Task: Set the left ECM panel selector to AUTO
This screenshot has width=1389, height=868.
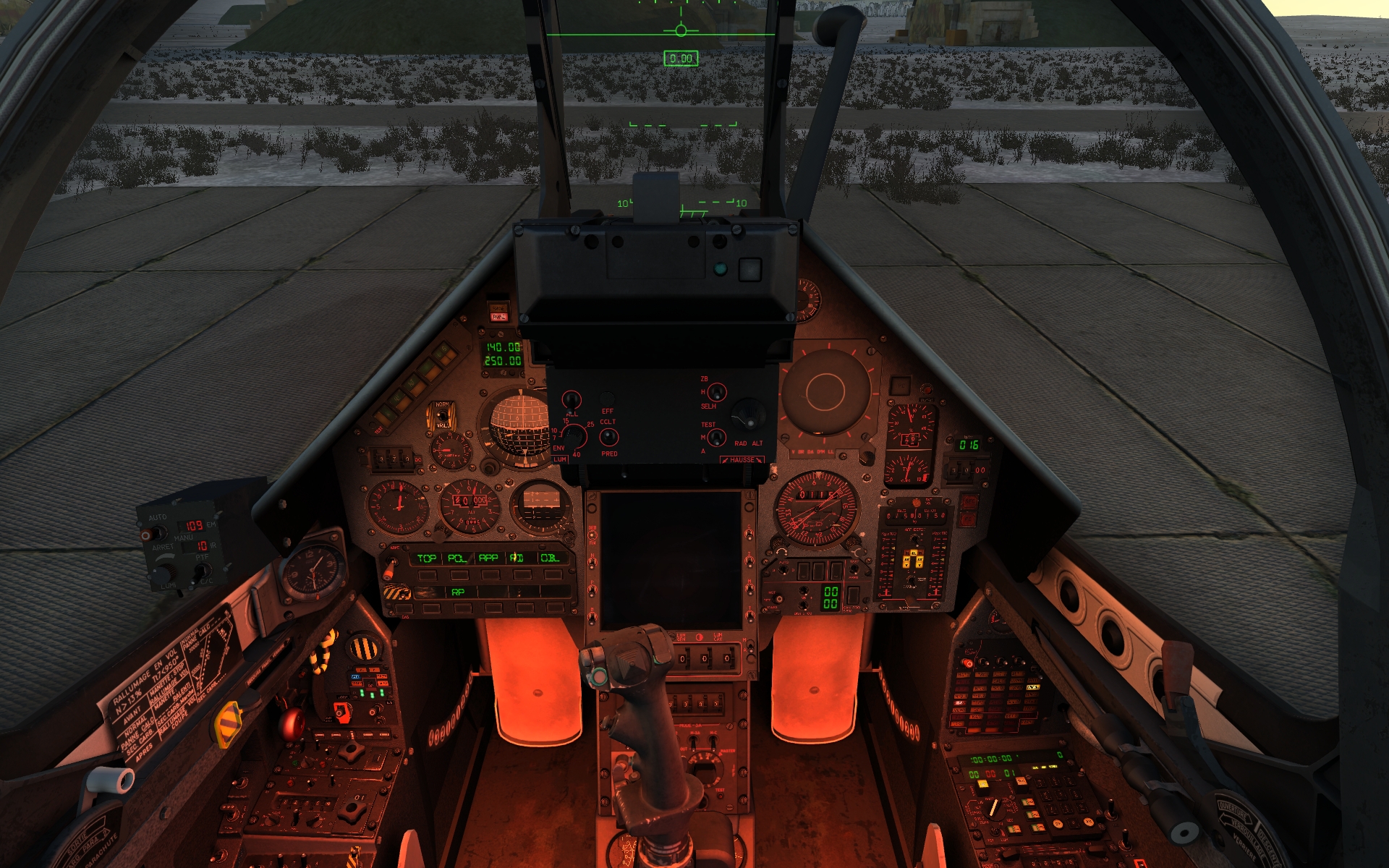Action: point(160,532)
